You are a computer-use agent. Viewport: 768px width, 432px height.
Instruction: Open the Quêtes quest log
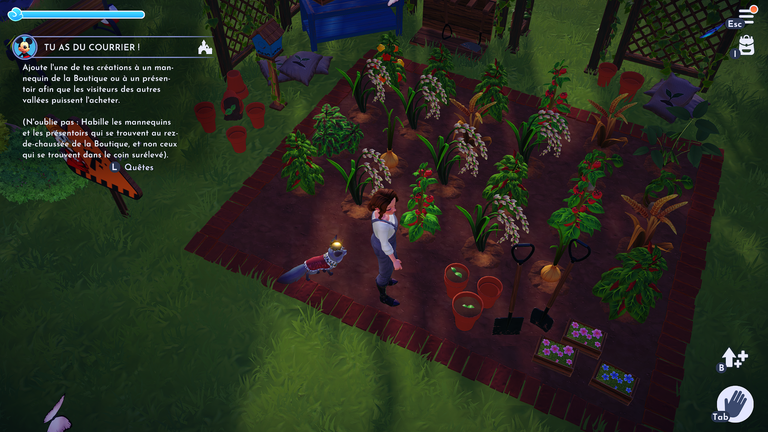click(x=139, y=167)
